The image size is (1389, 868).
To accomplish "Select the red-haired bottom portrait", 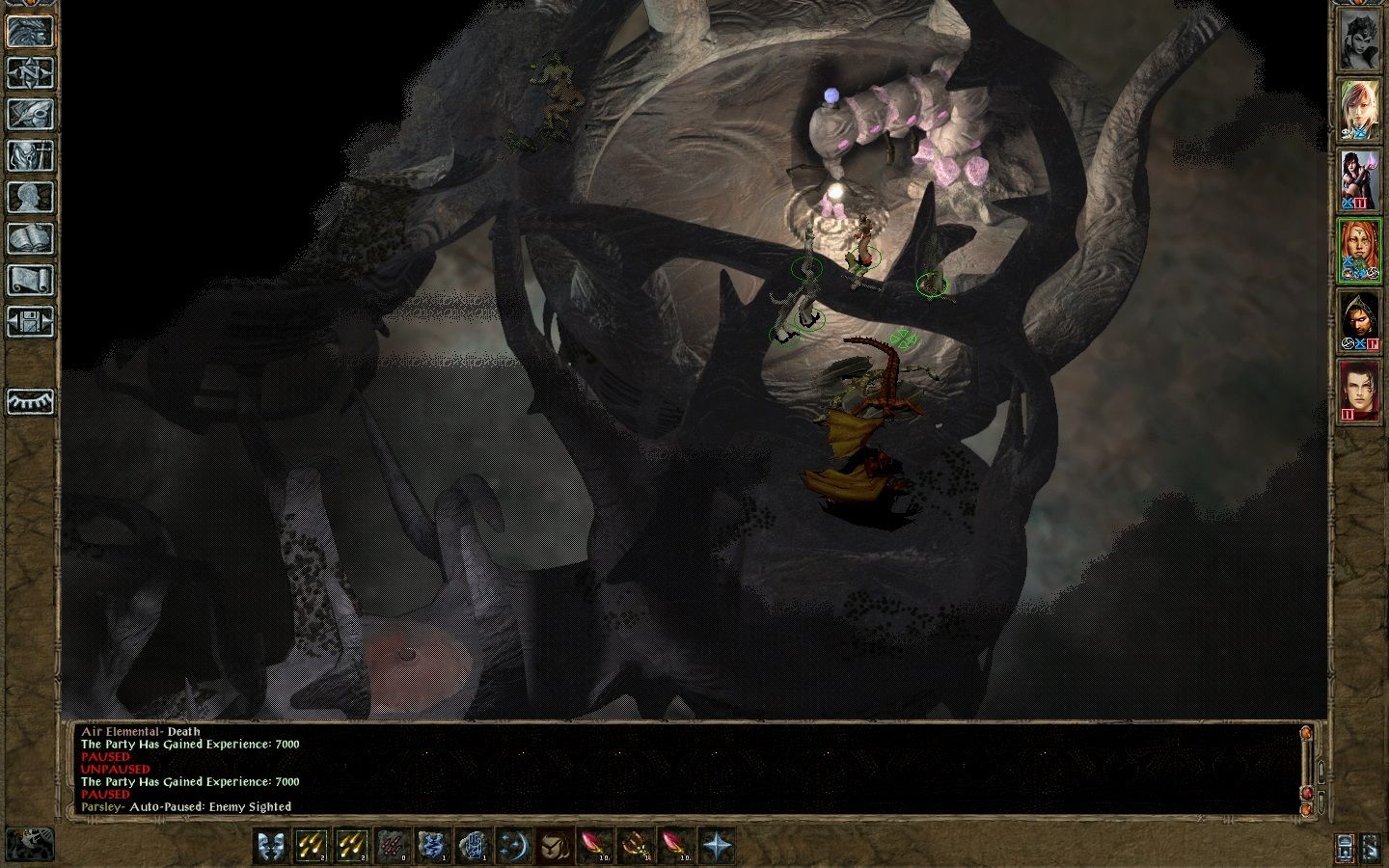I will pos(1359,391).
